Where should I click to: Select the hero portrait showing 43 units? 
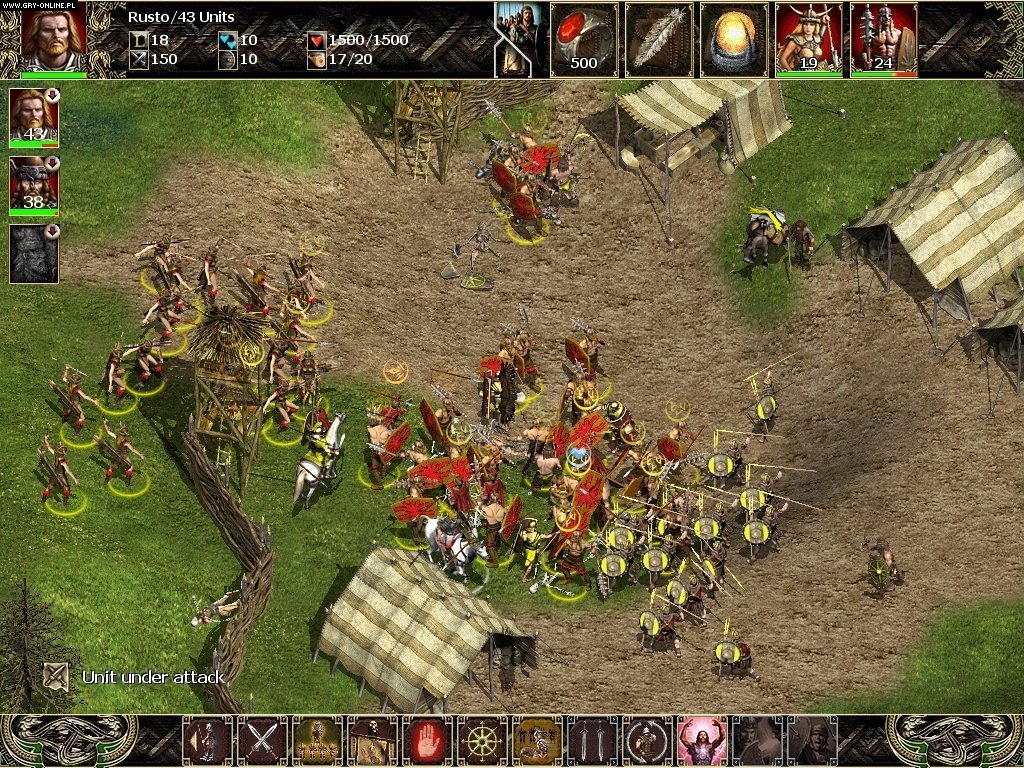34,116
